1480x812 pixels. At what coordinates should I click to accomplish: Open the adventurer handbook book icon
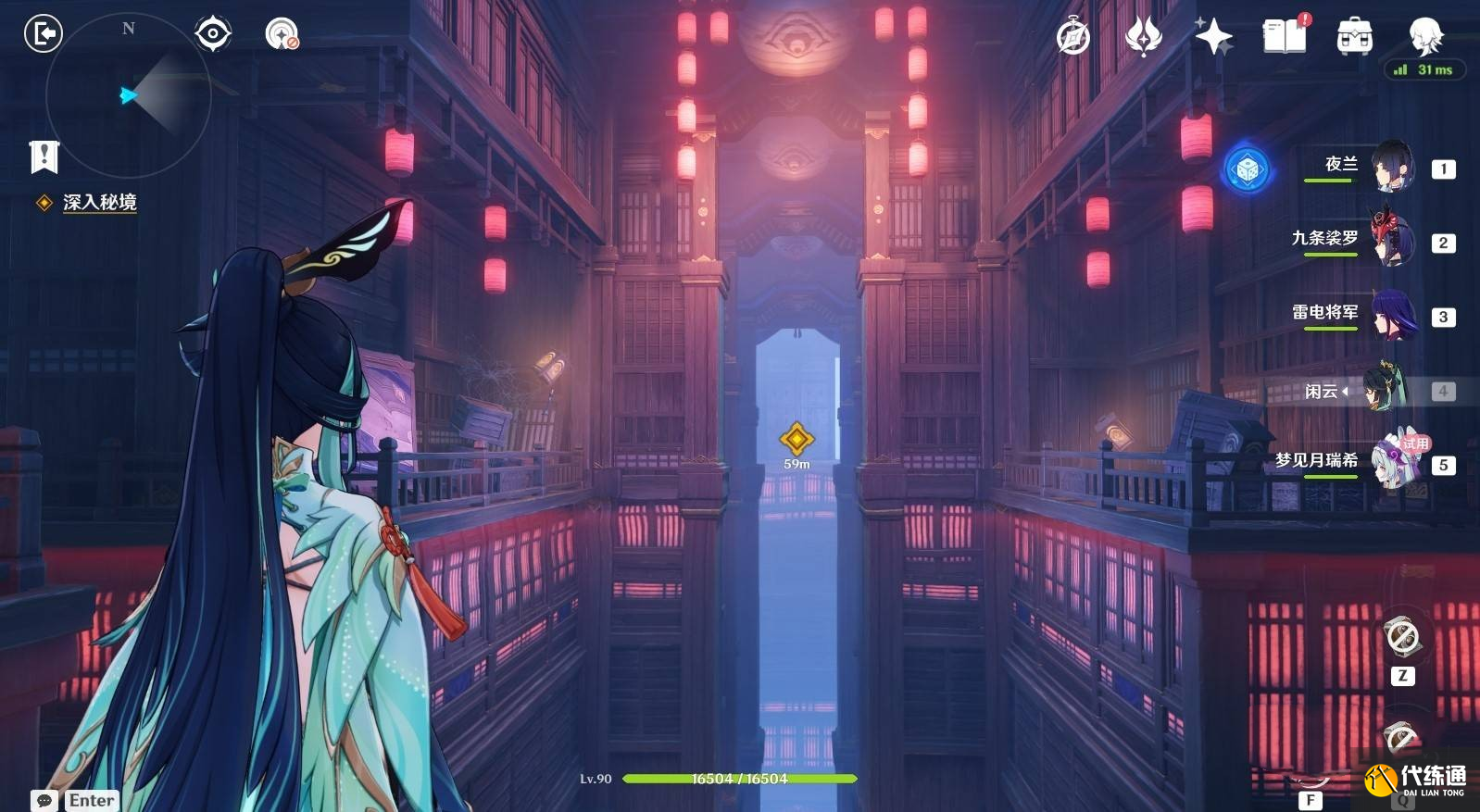pyautogui.click(x=1285, y=37)
